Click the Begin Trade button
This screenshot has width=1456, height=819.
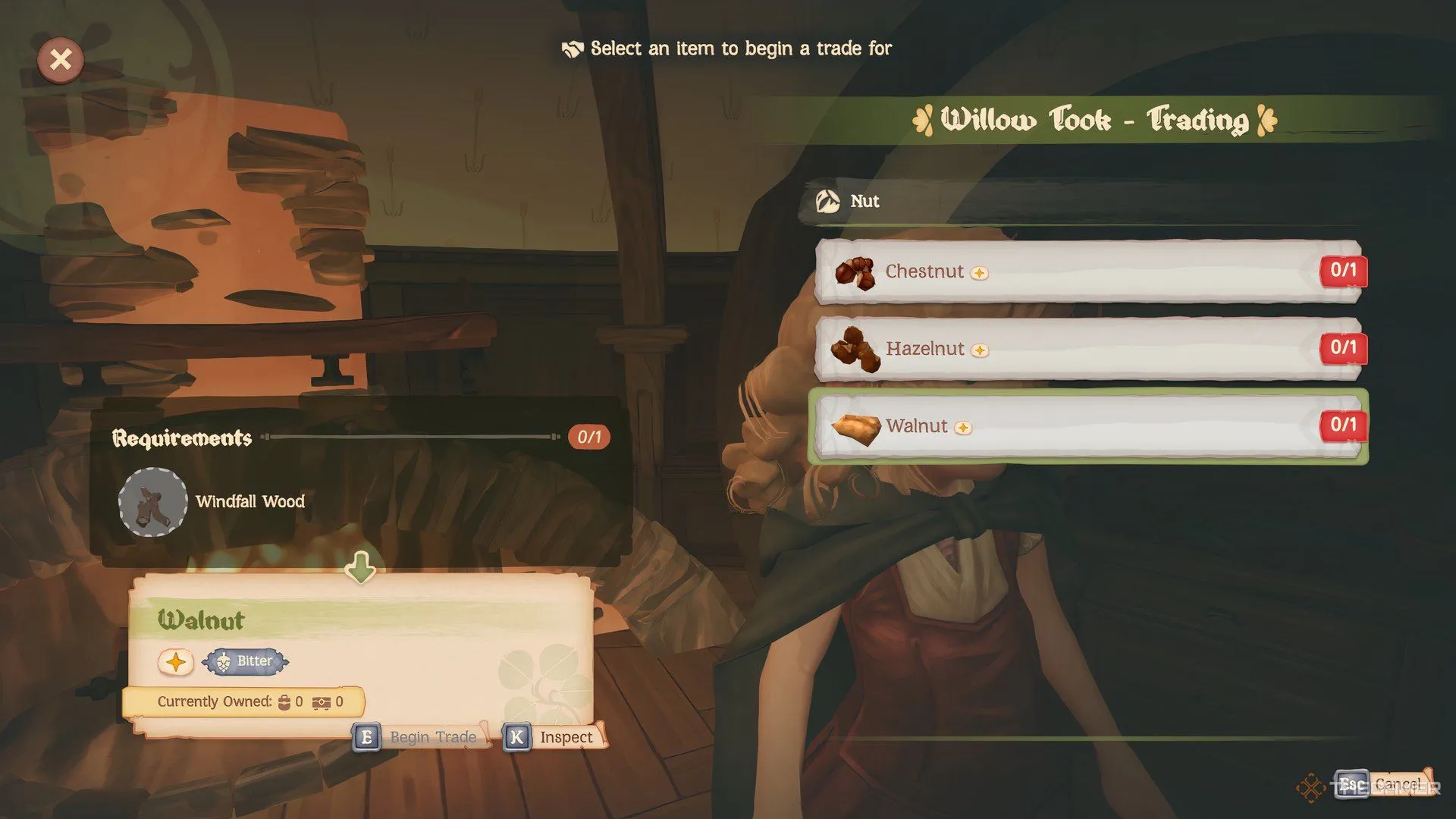tap(419, 737)
